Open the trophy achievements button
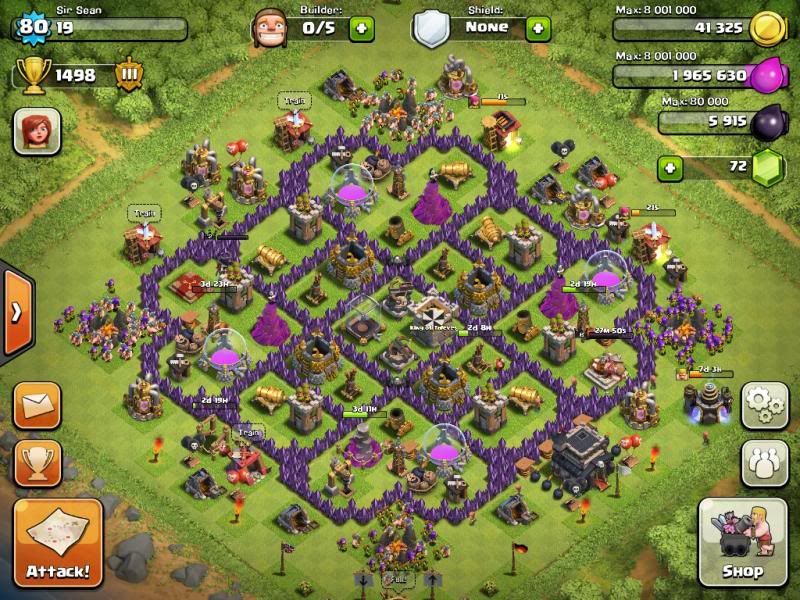This screenshot has width=800, height=600. [37, 462]
